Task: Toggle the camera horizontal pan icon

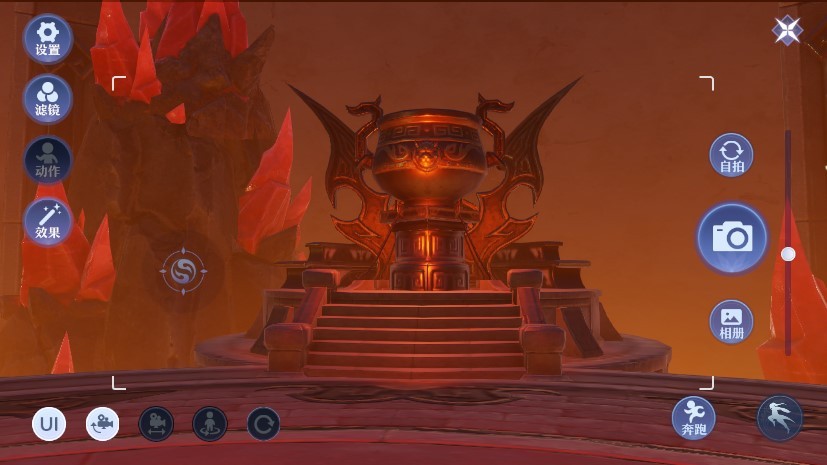Action: [156, 424]
